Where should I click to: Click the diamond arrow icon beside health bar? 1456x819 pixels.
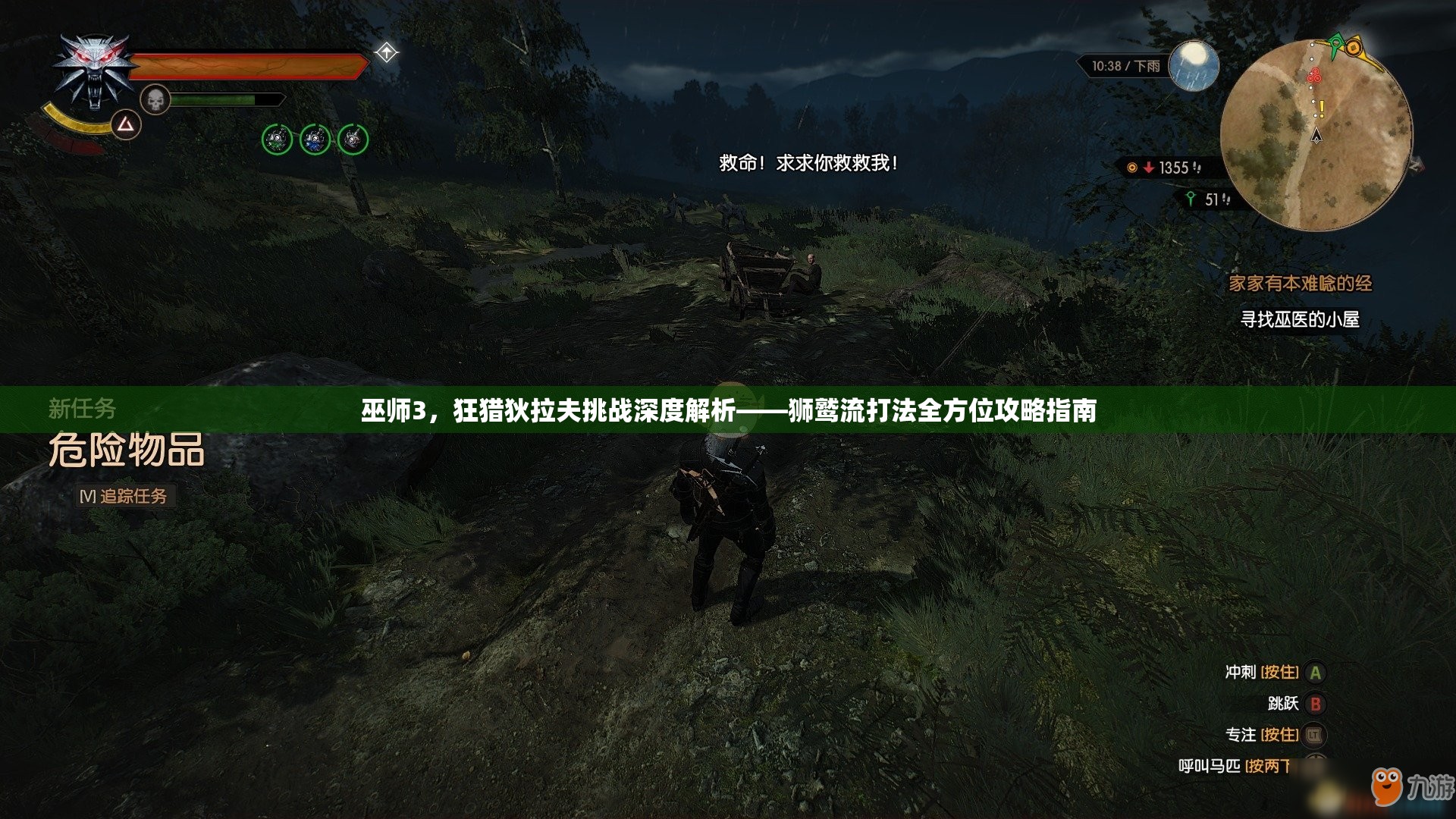pyautogui.click(x=387, y=53)
